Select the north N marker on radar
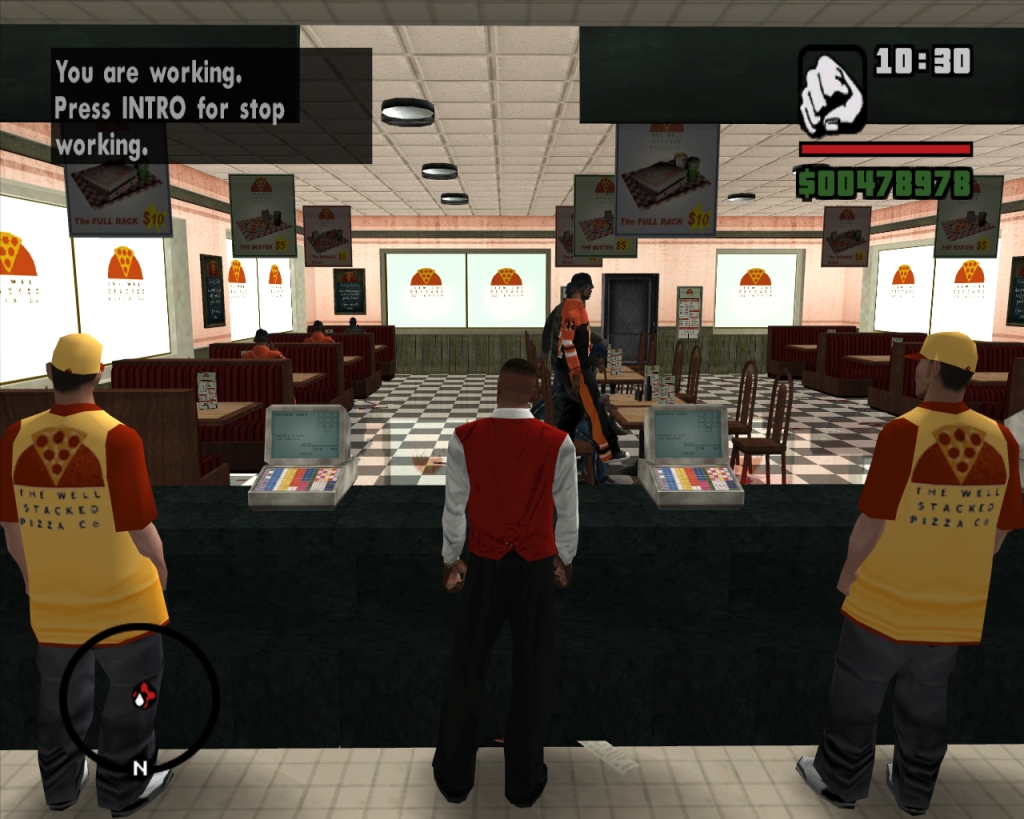This screenshot has width=1024, height=819. coord(140,768)
